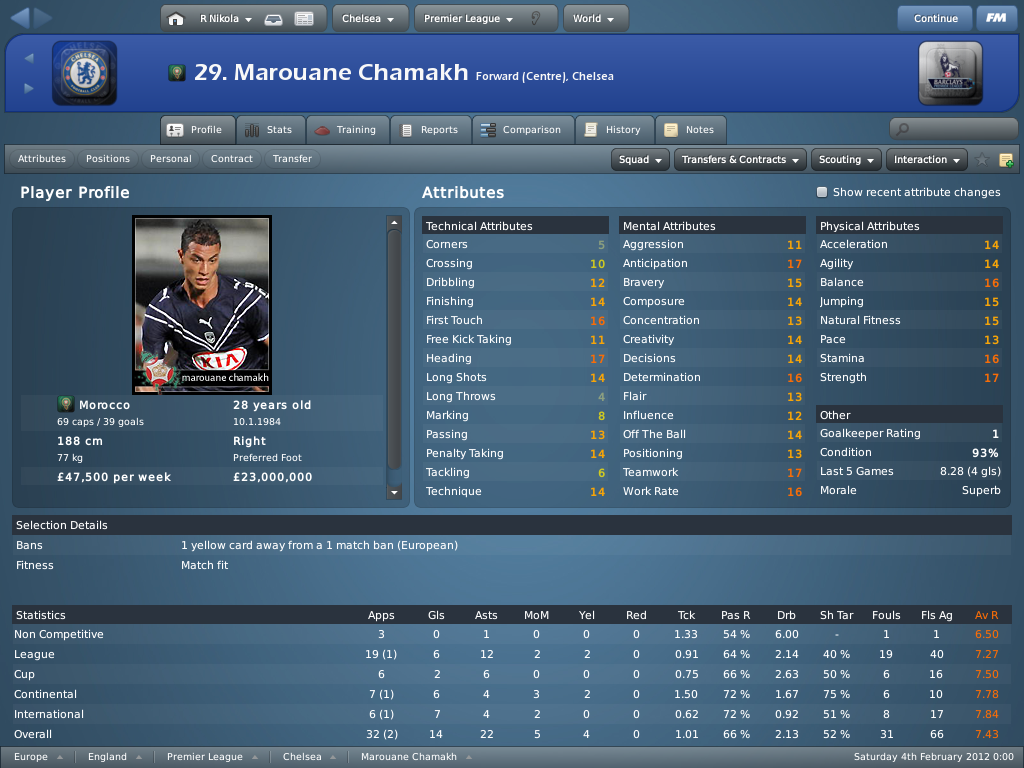Image resolution: width=1024 pixels, height=768 pixels.
Task: Open the Transfers & Contracts dropdown
Action: 741,159
